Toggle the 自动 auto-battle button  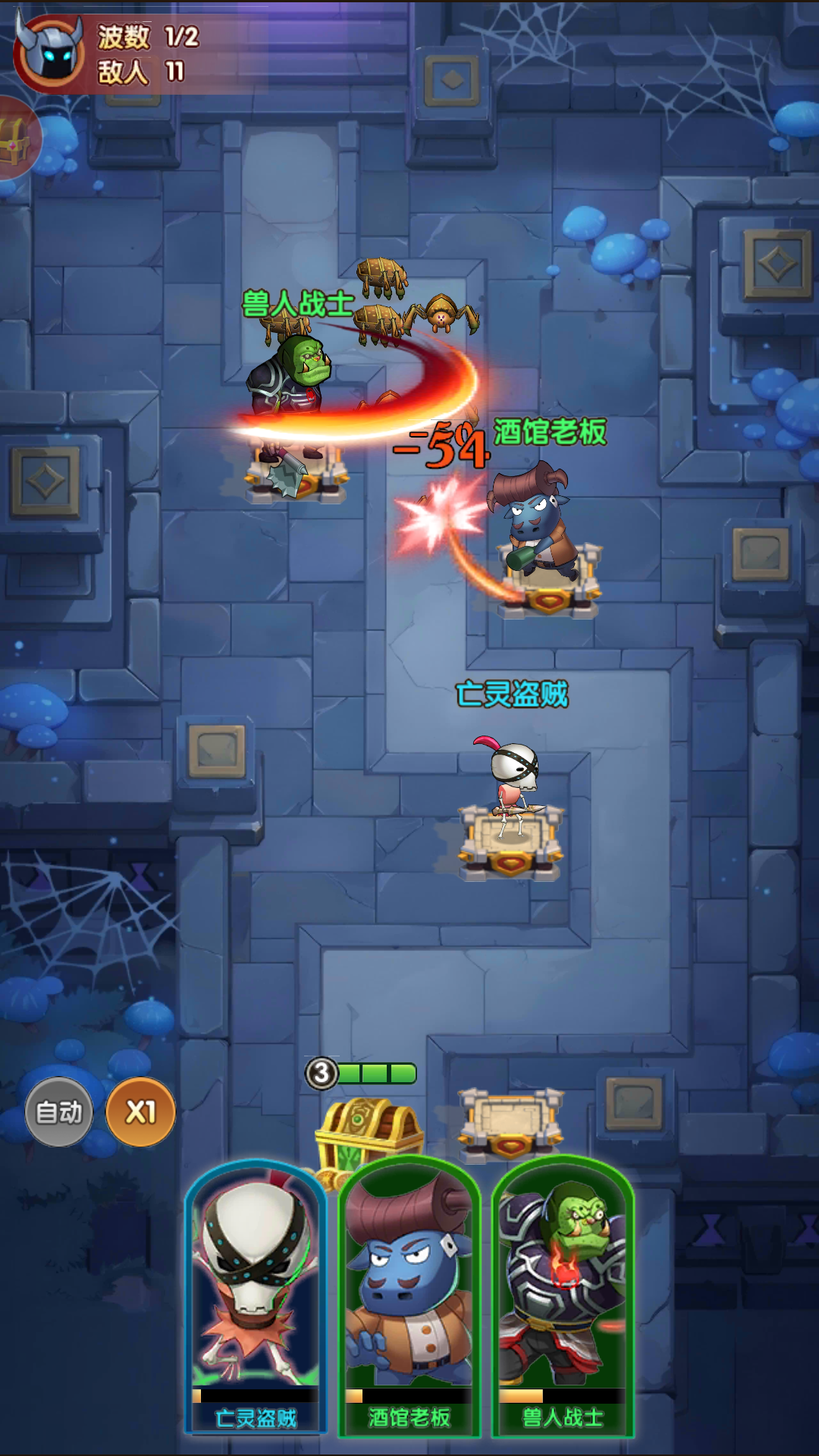coord(59,1112)
